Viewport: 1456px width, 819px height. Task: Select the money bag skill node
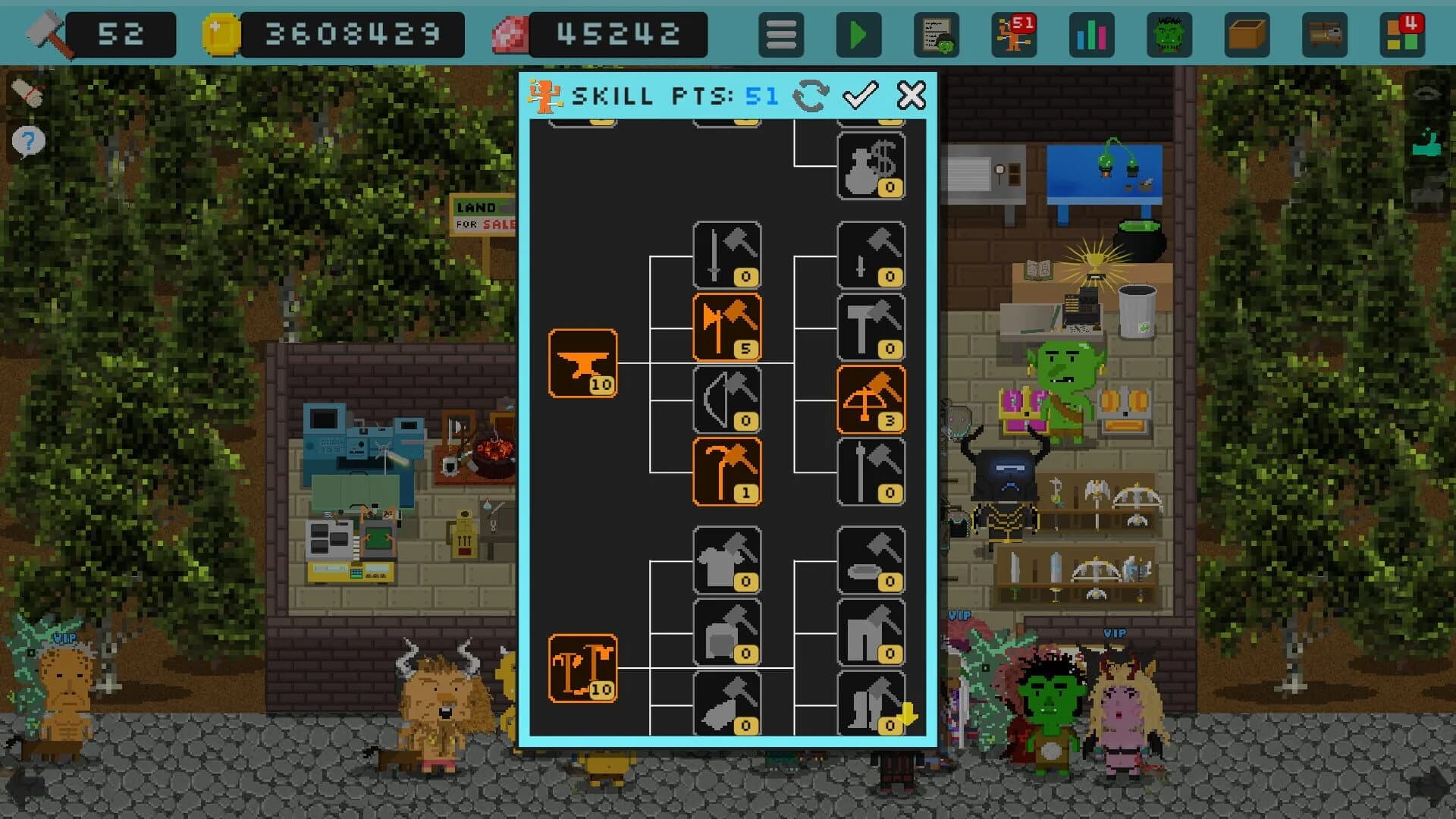(871, 165)
